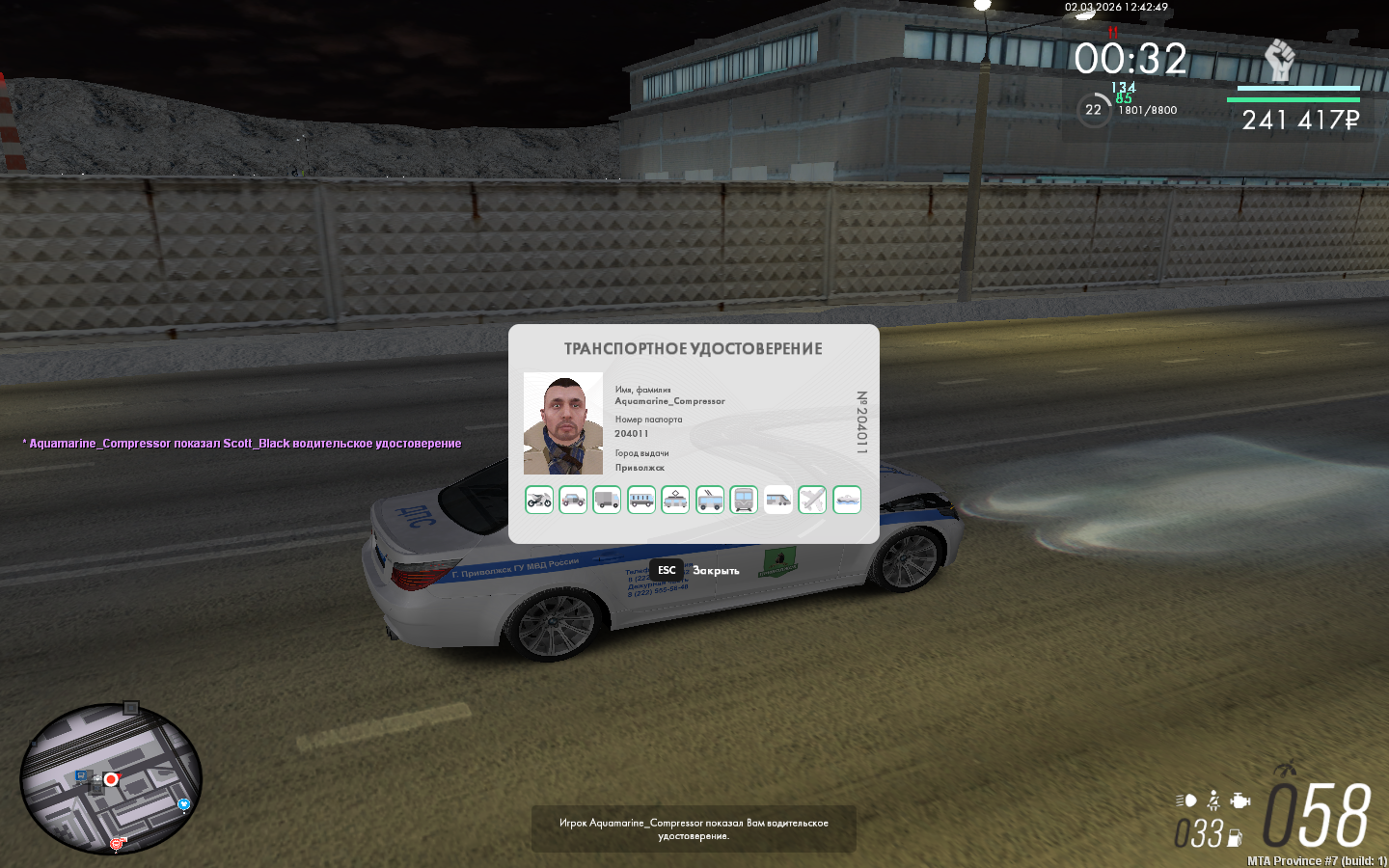Click the engine status indicator icon
This screenshot has height=868, width=1389.
click(x=1241, y=800)
